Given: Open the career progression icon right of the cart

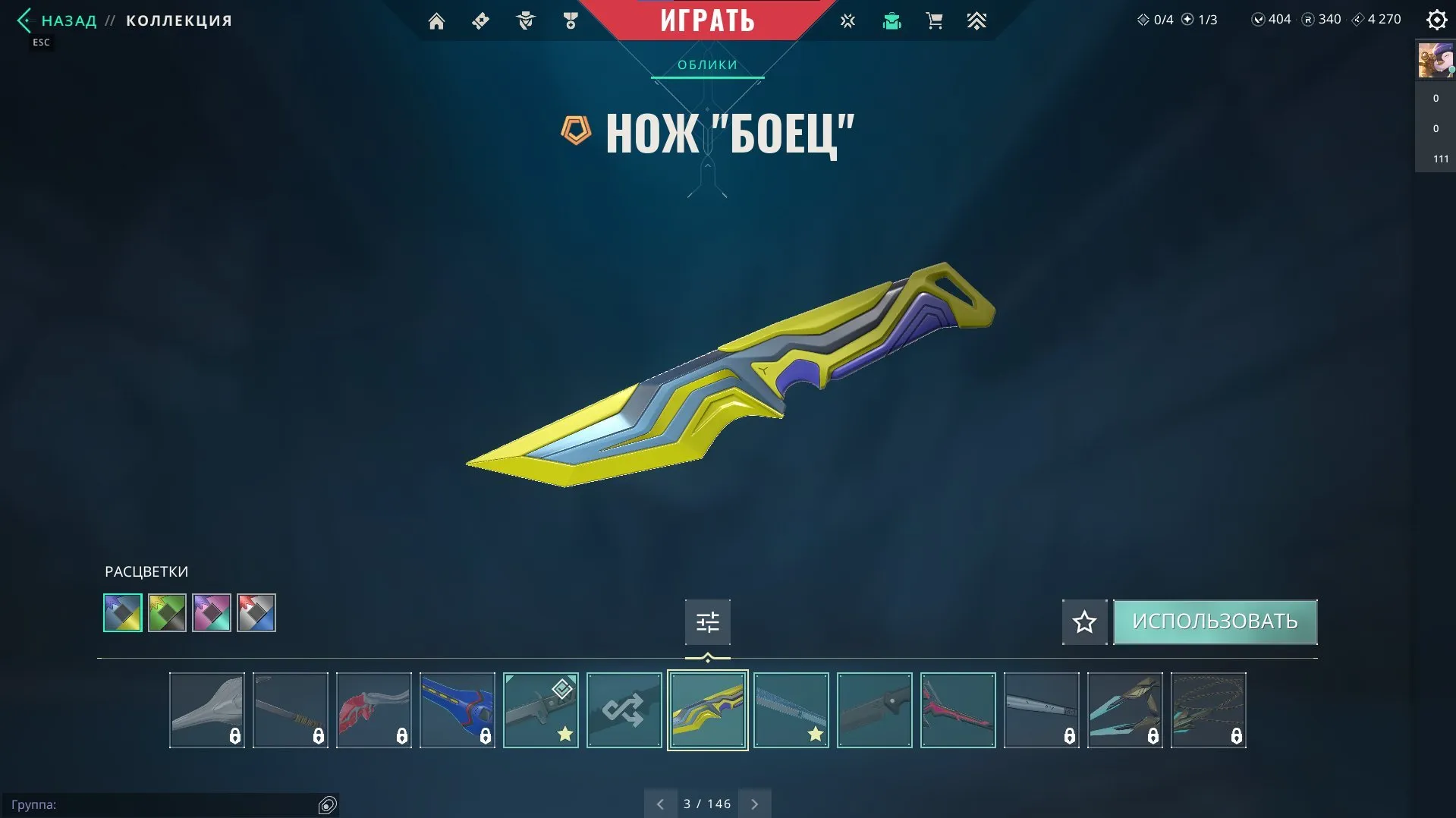Looking at the screenshot, I should [977, 21].
